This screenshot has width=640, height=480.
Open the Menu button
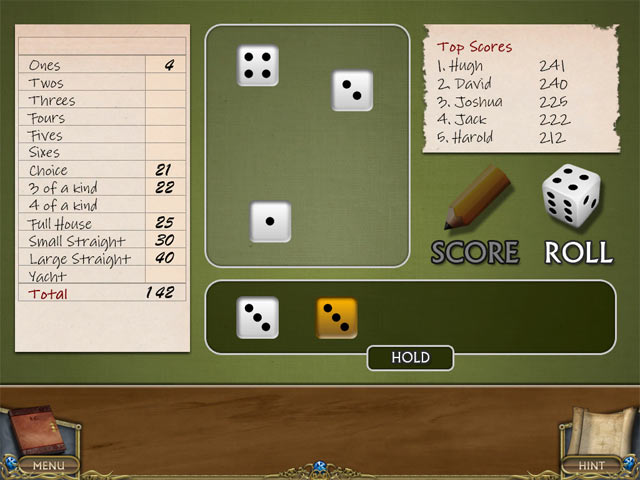tap(47, 465)
